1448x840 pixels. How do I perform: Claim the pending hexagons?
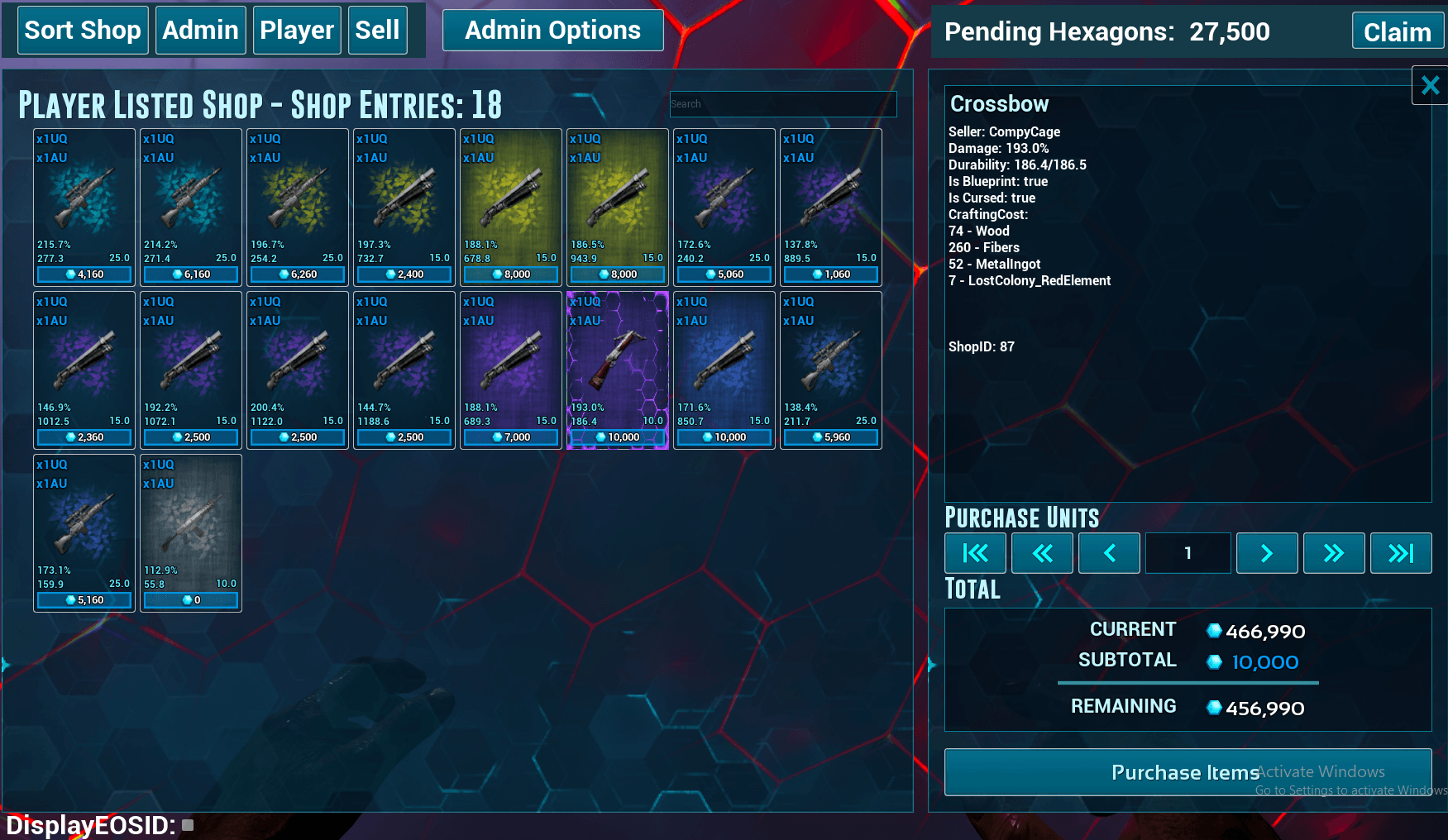tap(1397, 31)
